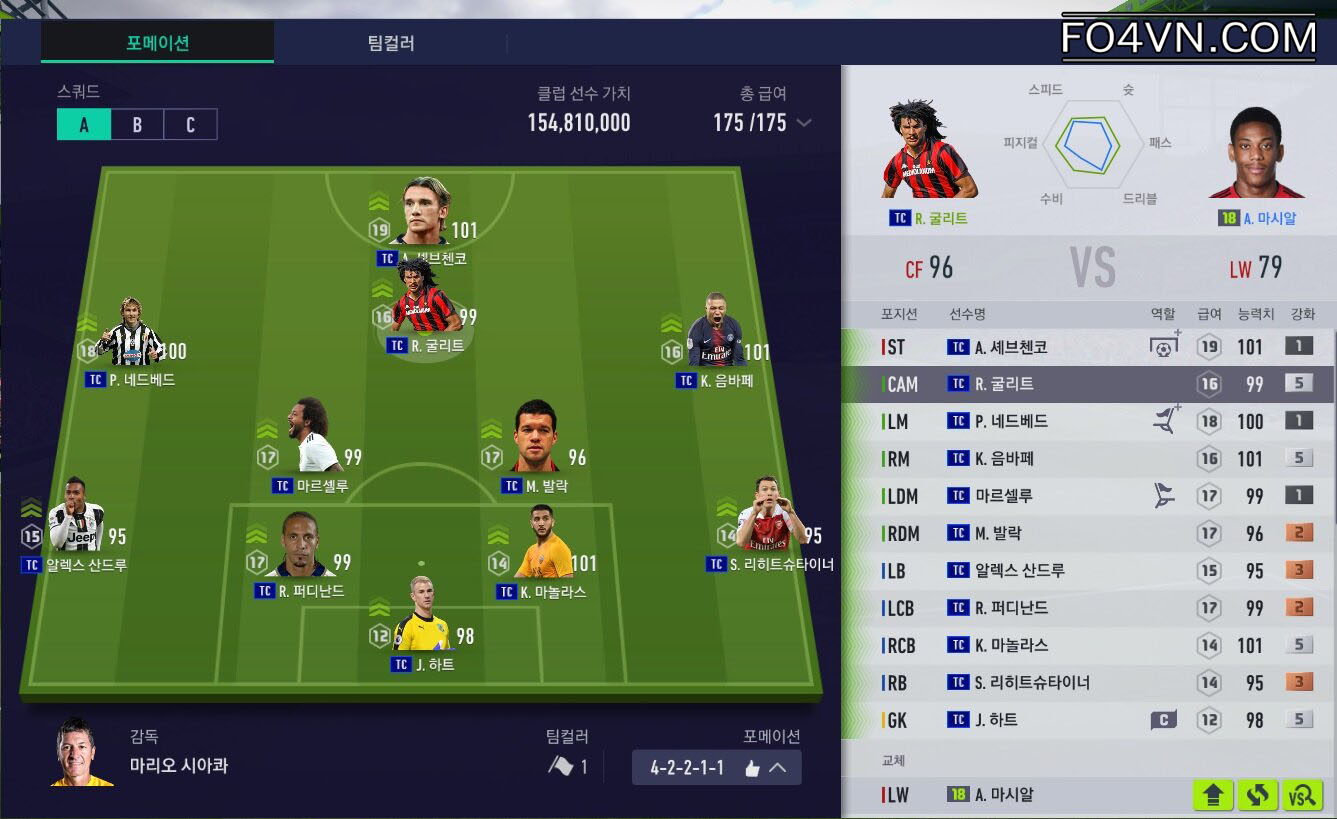Choose the LDM 마르셀루 list row
The image size is (1337, 819).
coord(1088,496)
